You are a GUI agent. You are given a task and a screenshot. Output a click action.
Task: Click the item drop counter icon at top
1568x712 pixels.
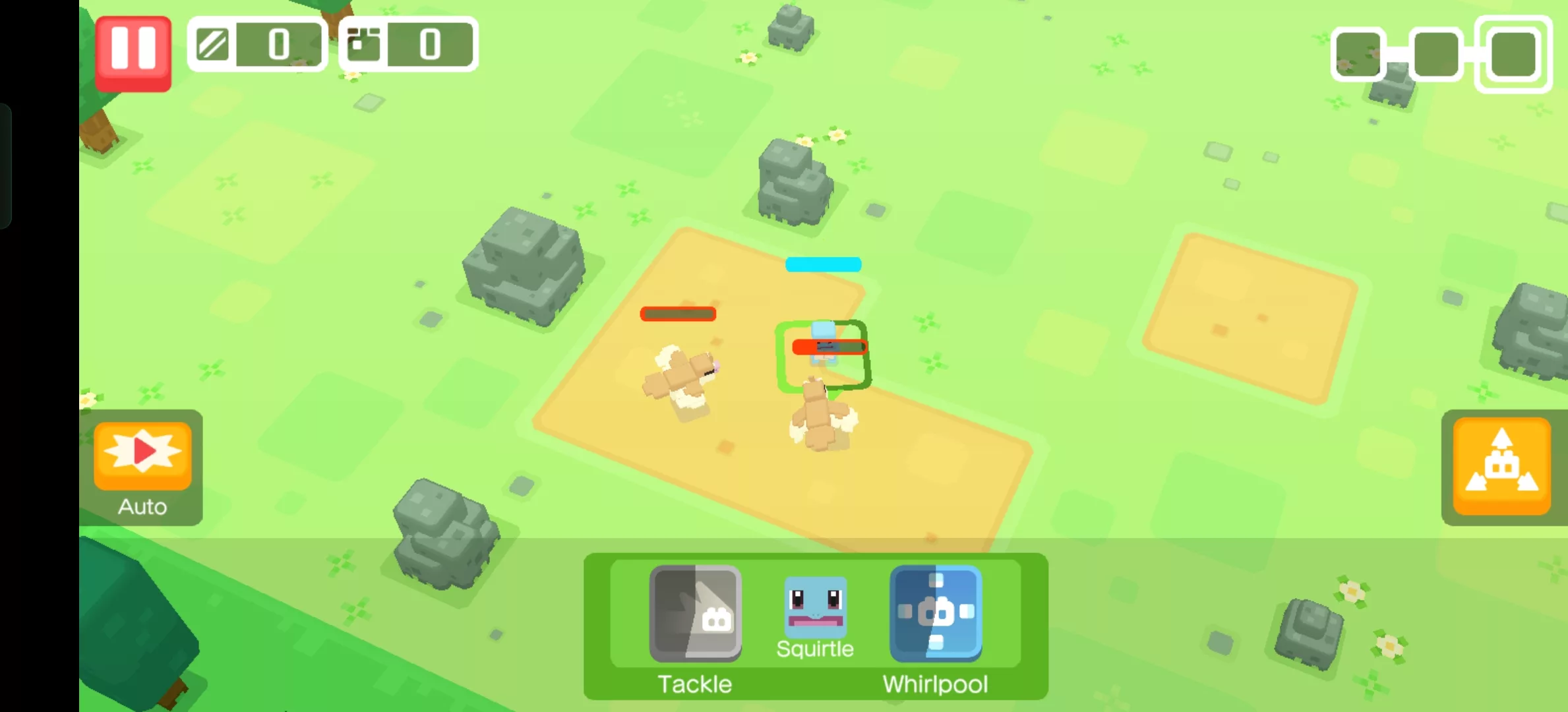[x=365, y=44]
